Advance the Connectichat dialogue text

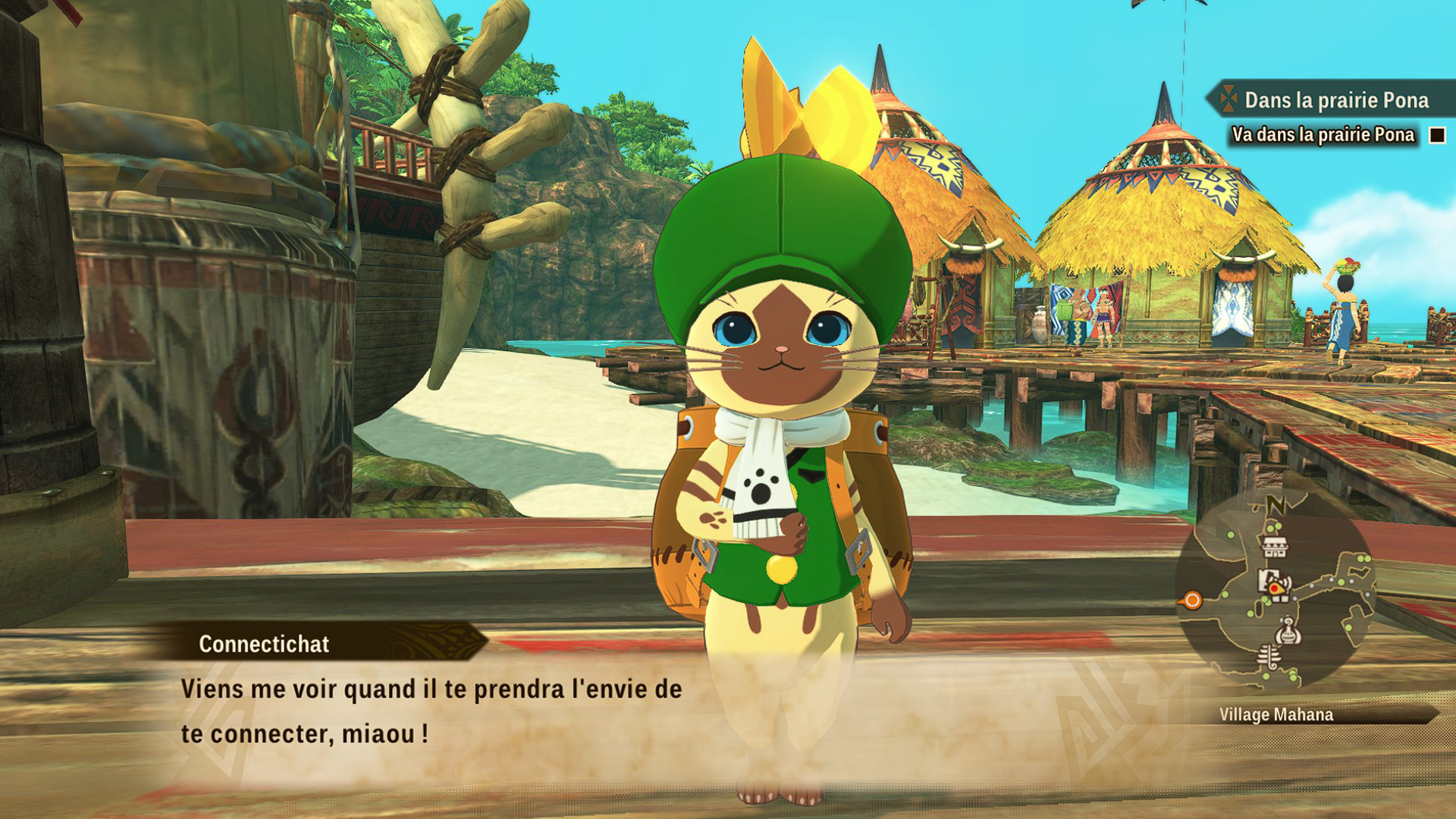point(431,711)
